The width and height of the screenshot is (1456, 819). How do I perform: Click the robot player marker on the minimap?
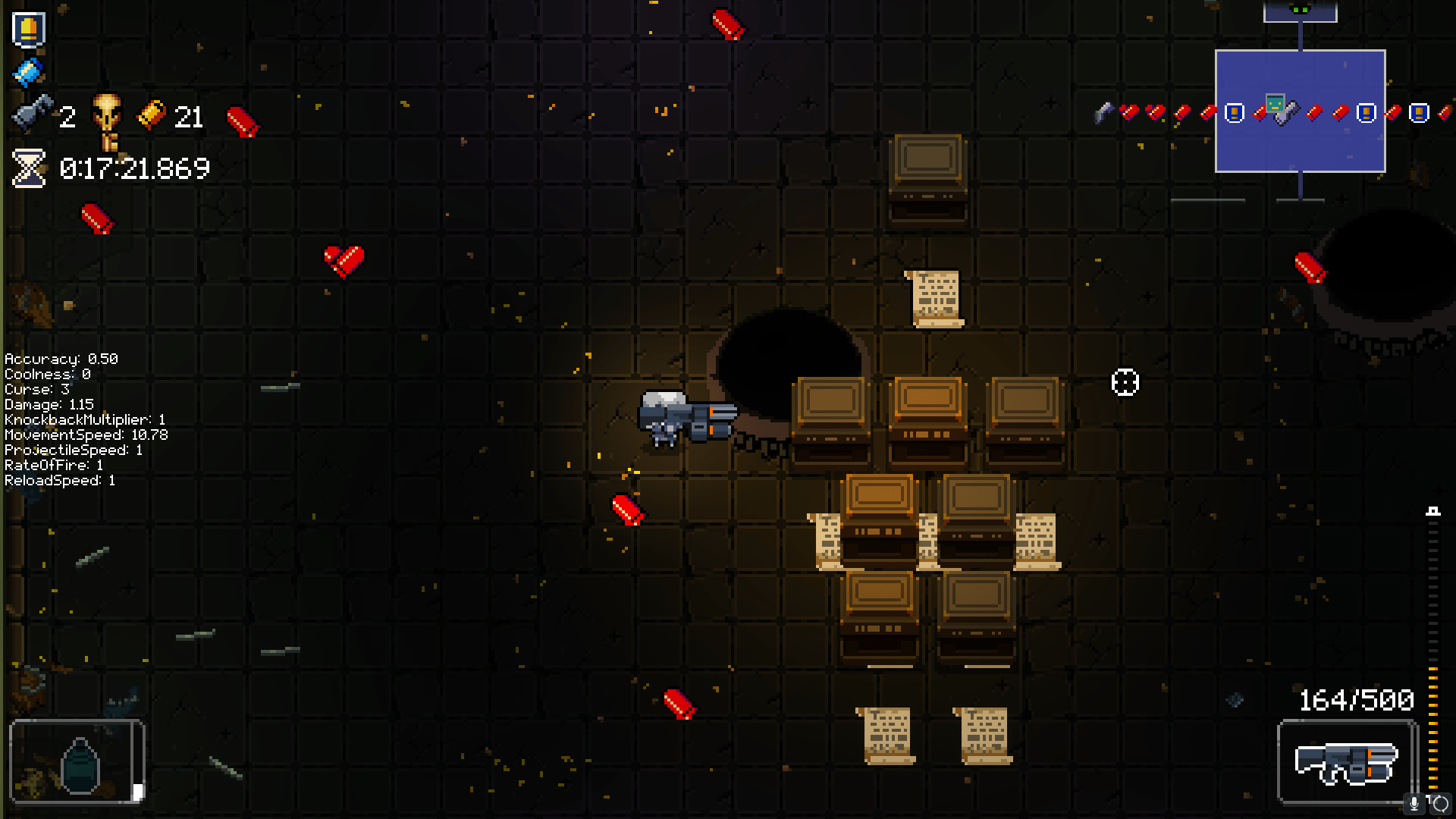[x=1276, y=103]
